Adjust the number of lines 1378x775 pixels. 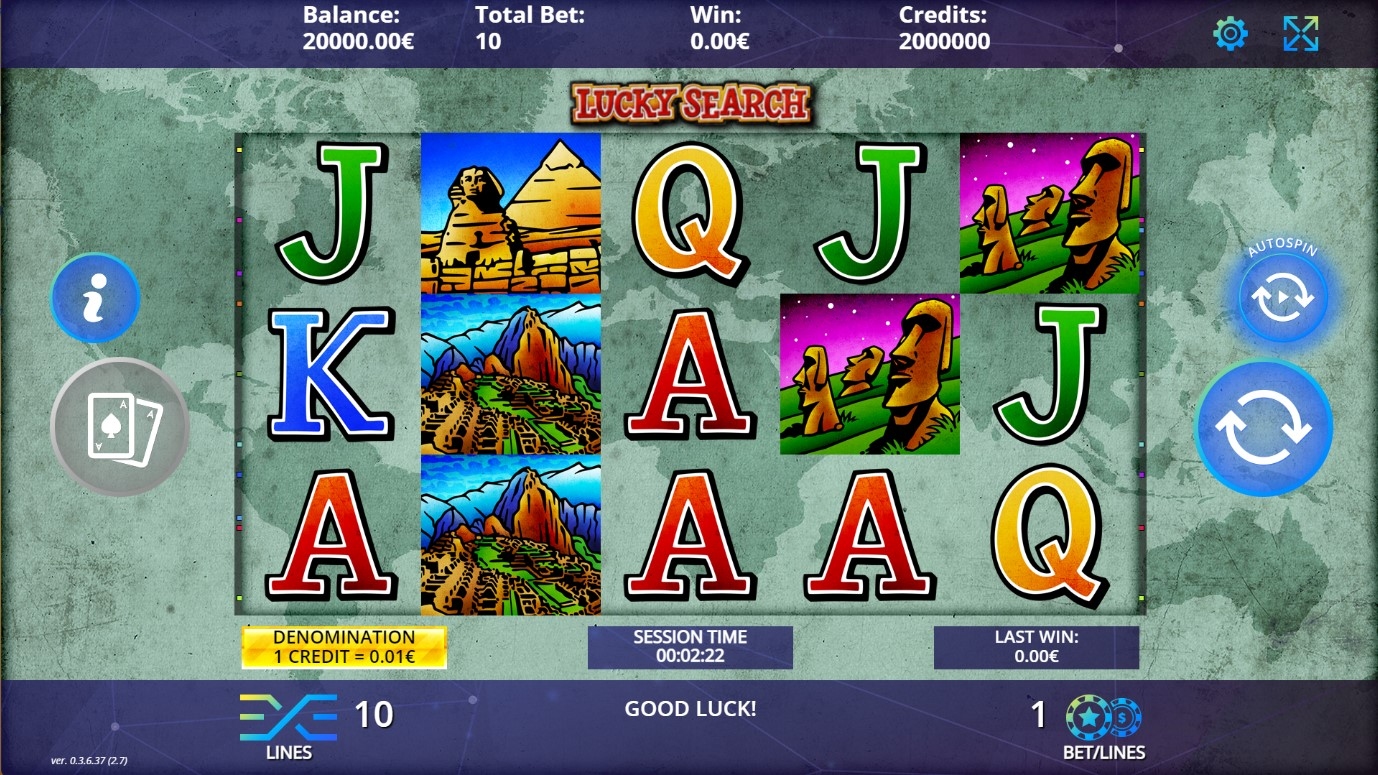tap(289, 717)
